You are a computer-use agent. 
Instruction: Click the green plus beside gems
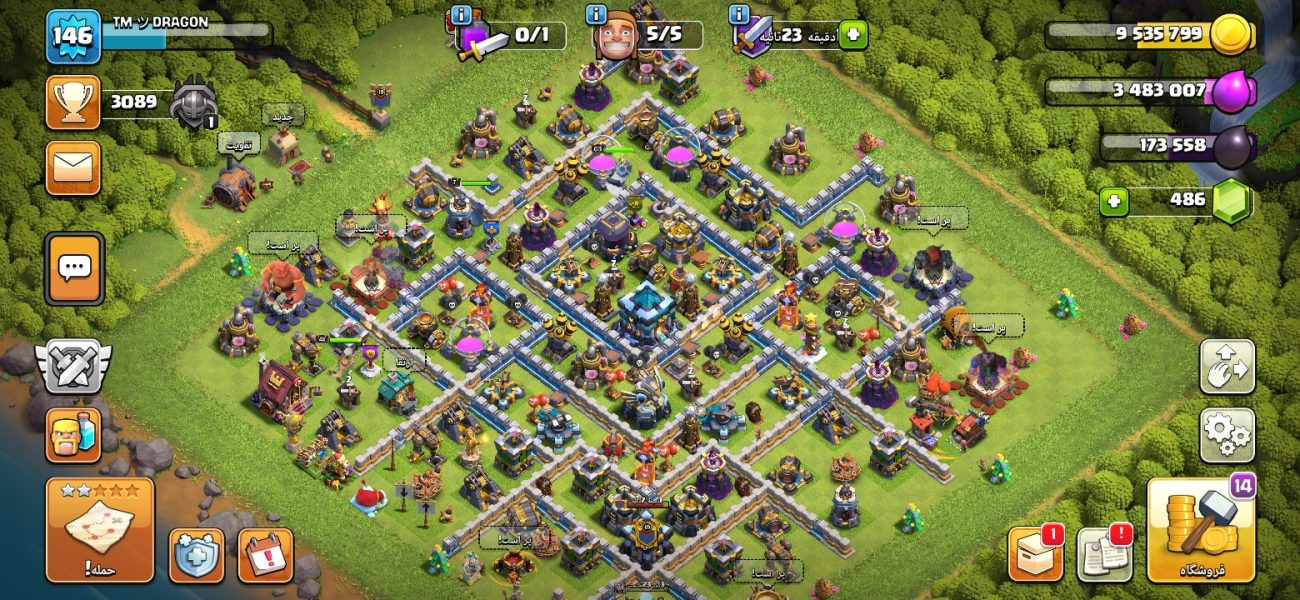click(1115, 202)
